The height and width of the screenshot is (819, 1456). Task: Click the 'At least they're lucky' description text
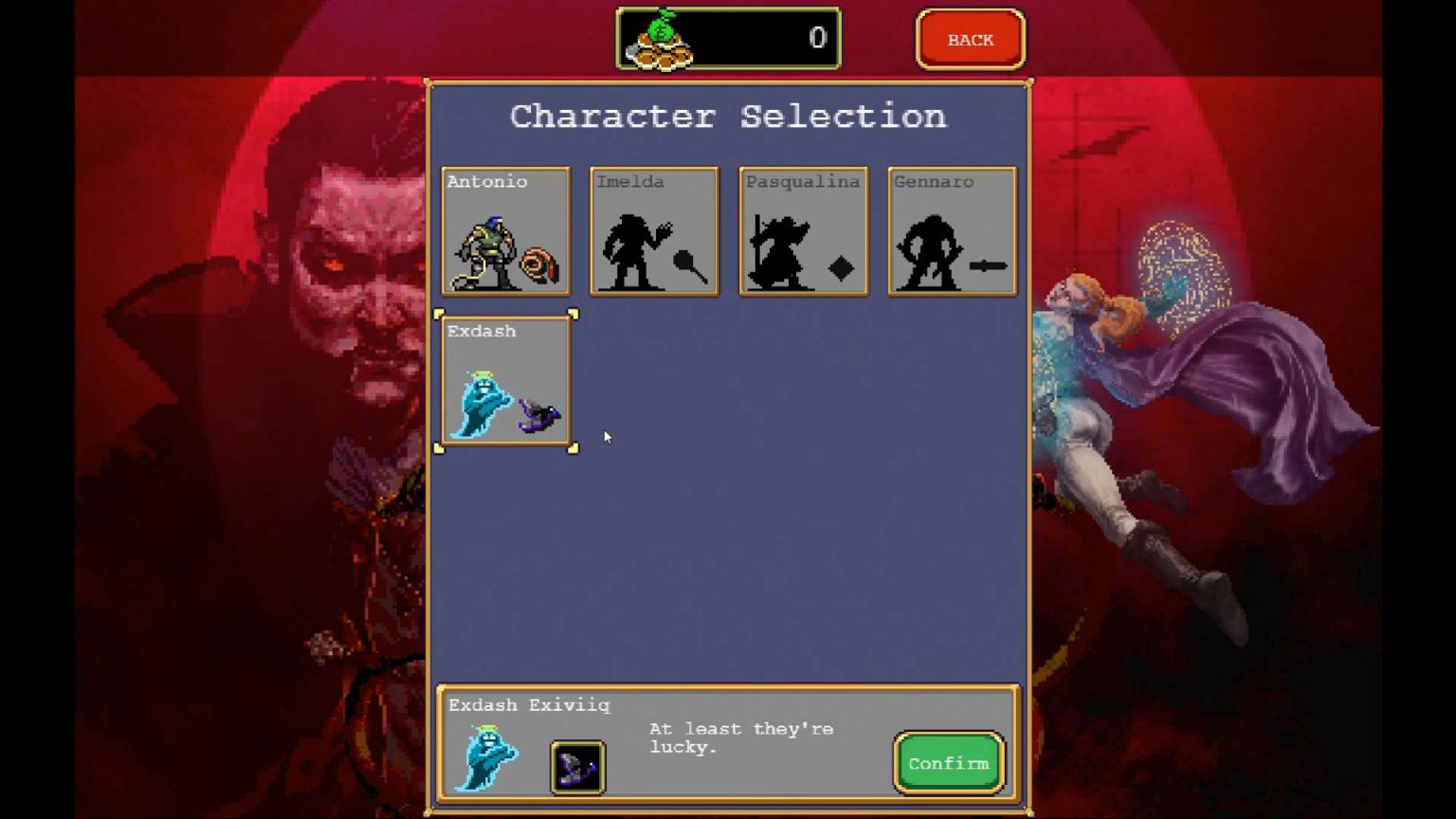click(740, 738)
